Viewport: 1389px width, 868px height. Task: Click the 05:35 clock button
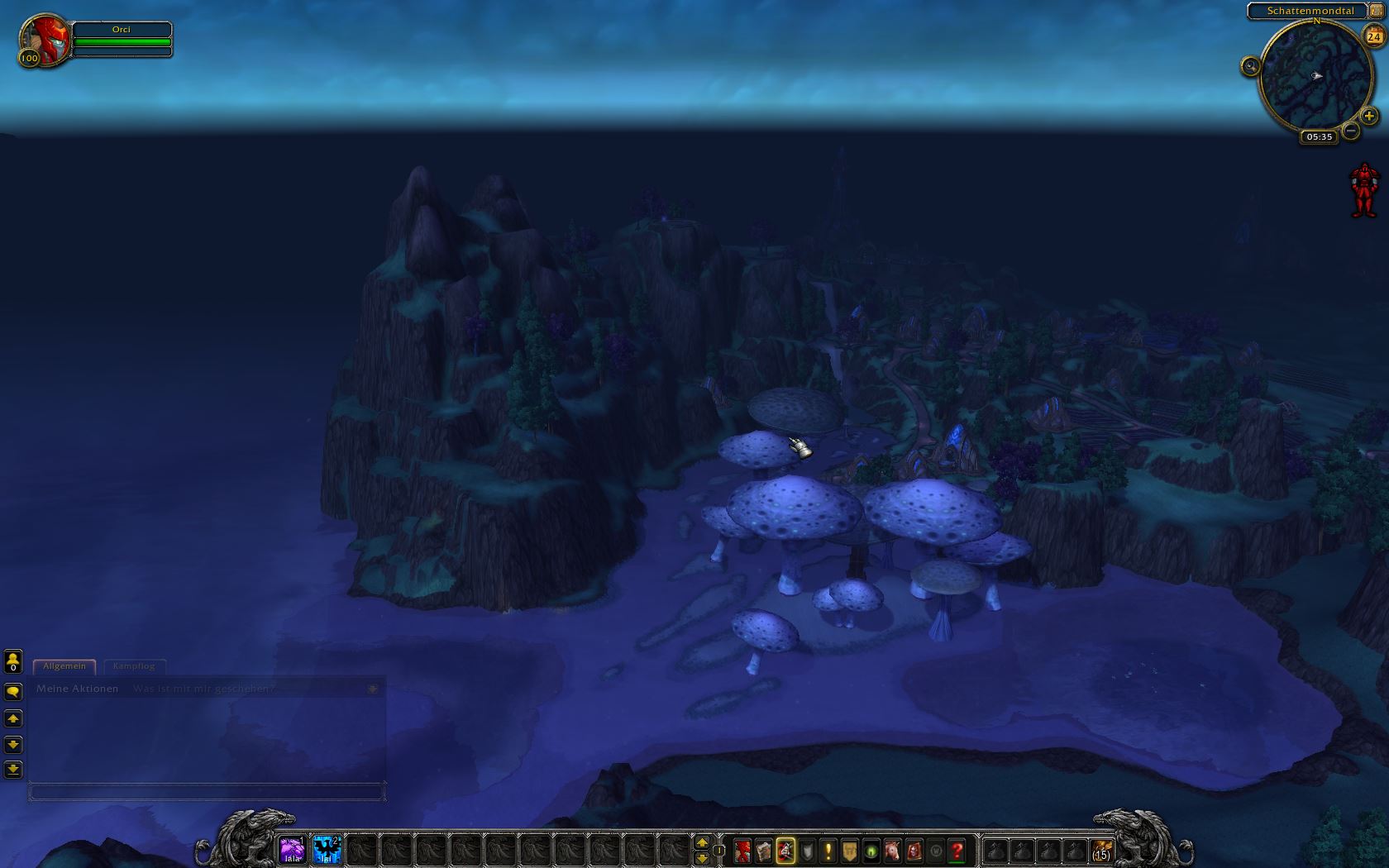point(1320,137)
